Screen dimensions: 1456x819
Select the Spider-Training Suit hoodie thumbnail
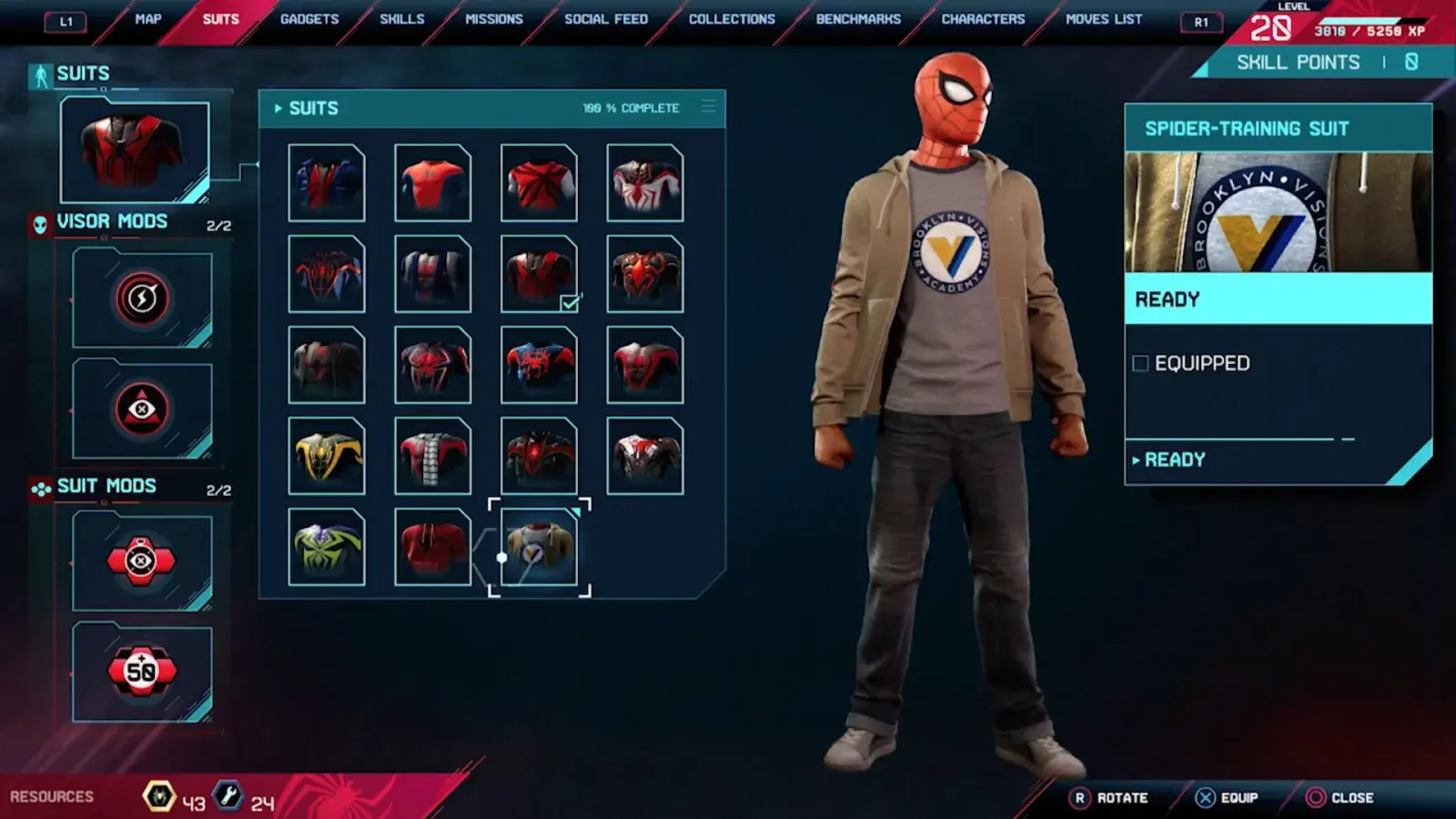point(539,547)
